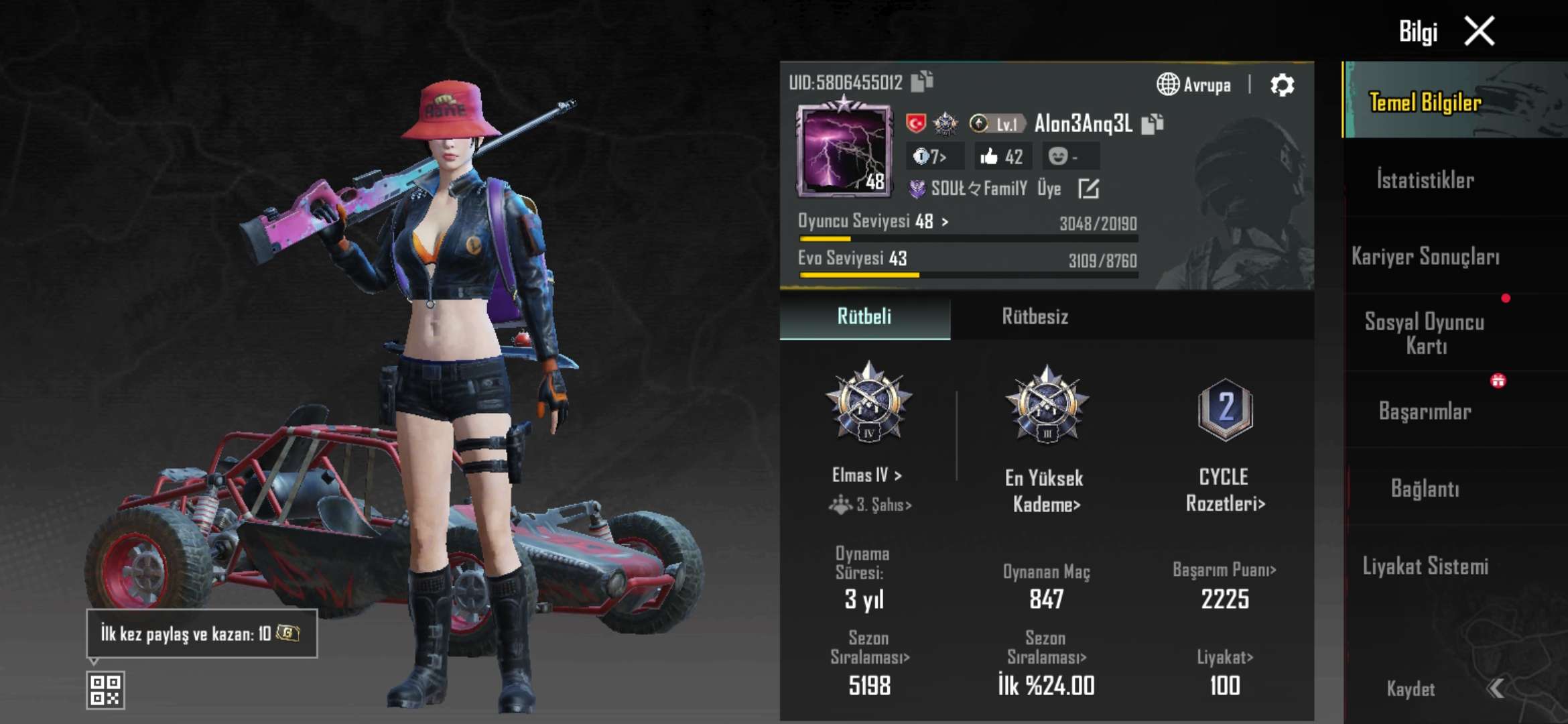Copy the player name Alon3Anq3L
Viewport: 1568px width, 724px height.
tap(1153, 124)
